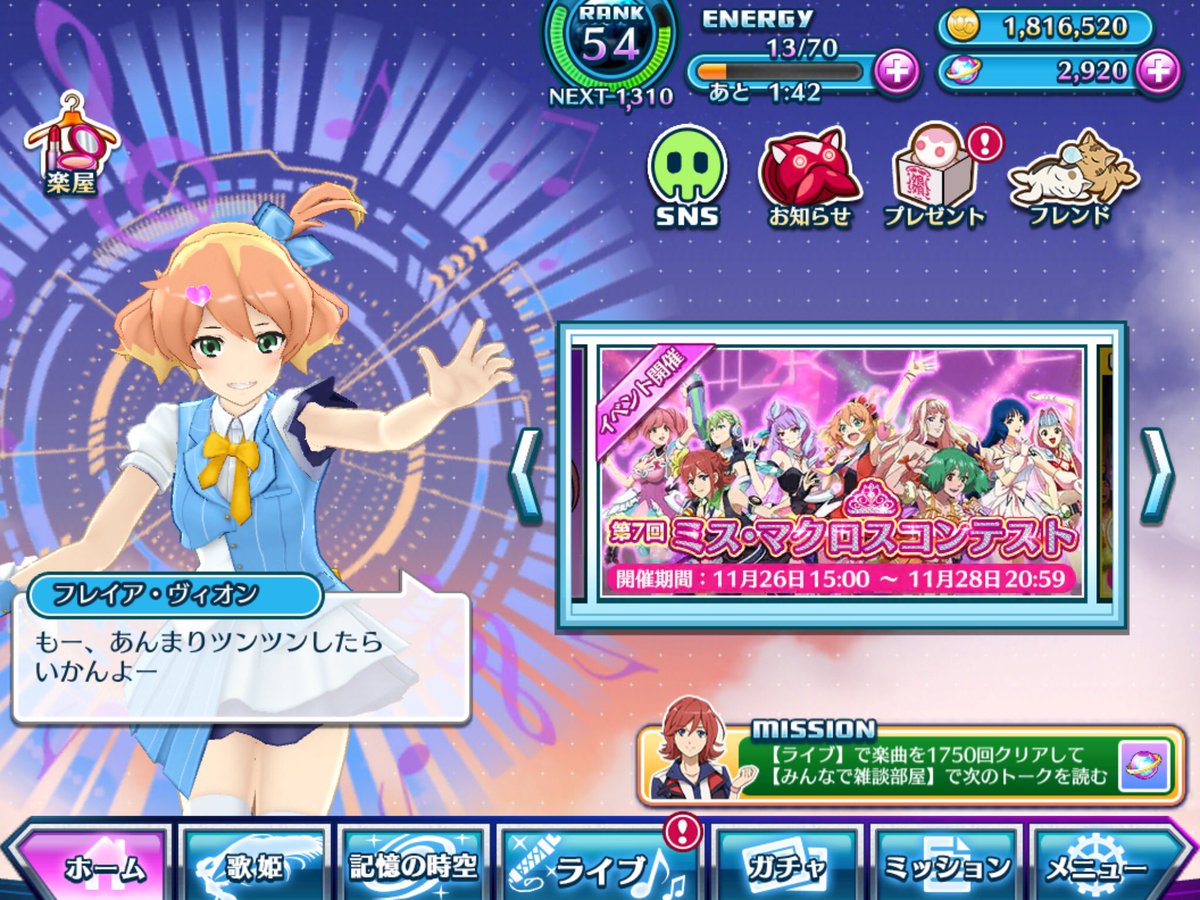Show the previous banner with left arrow
The width and height of the screenshot is (1200, 900).
coord(526,475)
